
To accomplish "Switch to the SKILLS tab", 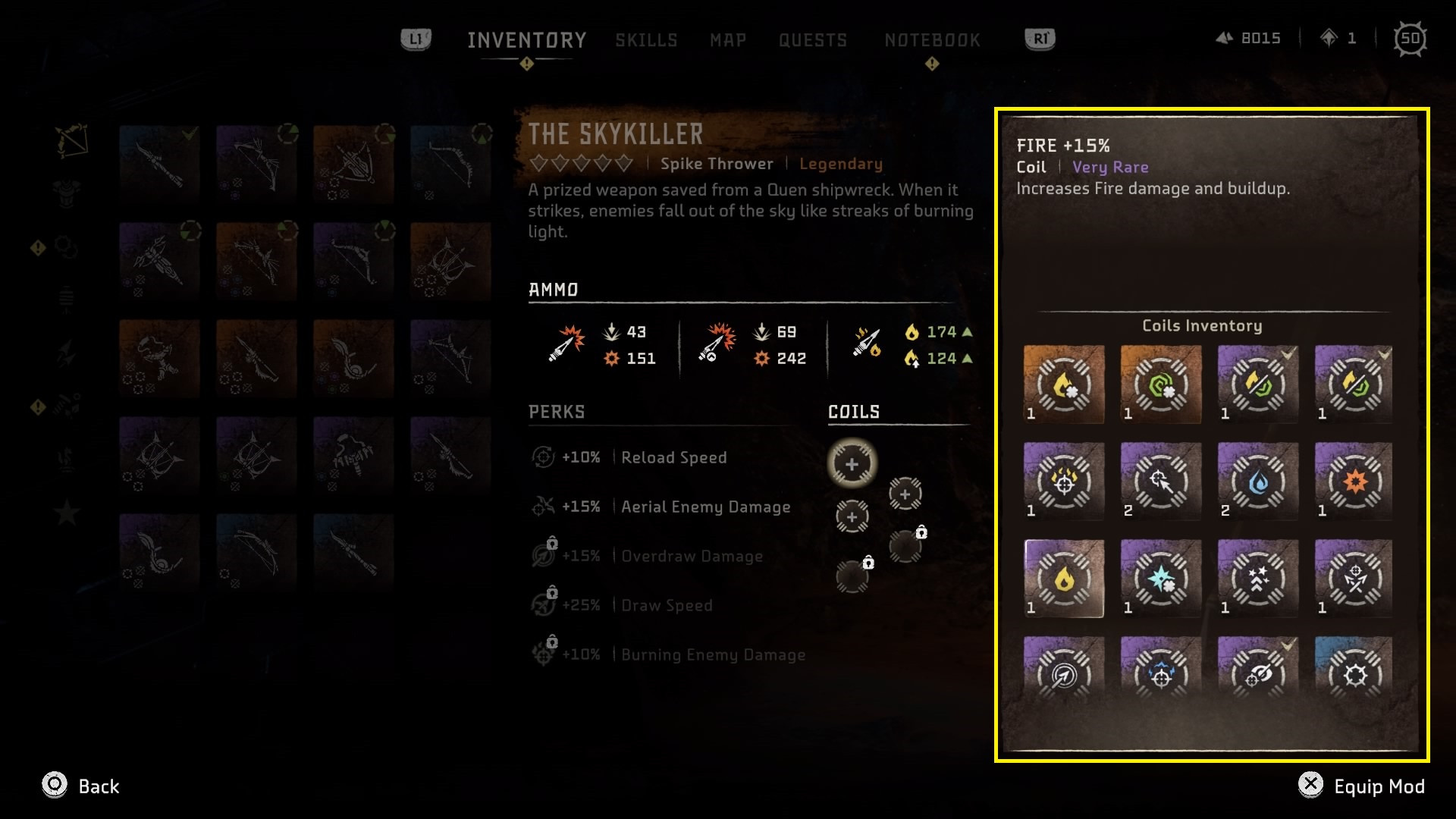I will (646, 40).
